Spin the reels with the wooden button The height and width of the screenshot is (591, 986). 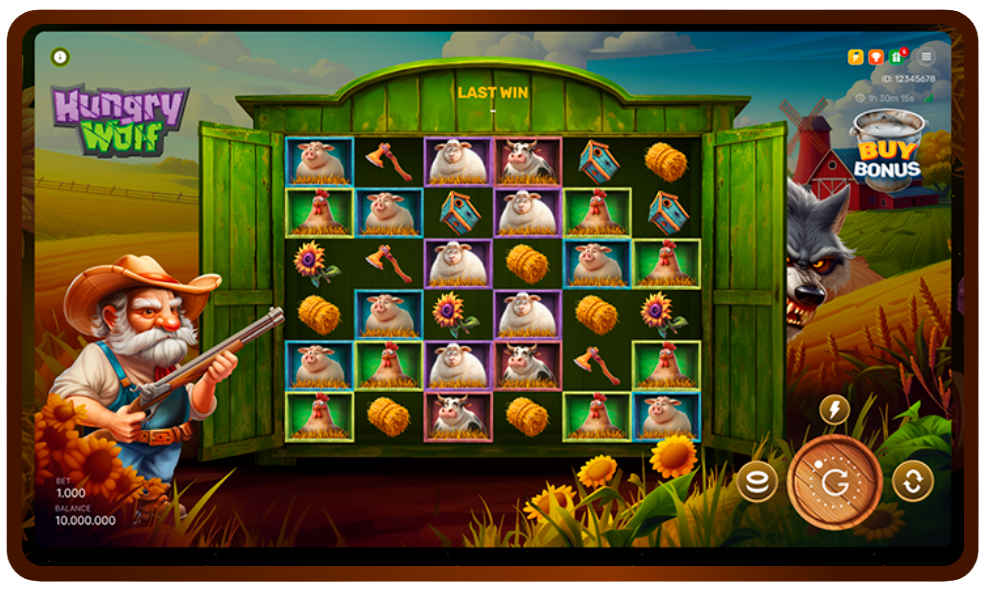pyautogui.click(x=834, y=482)
